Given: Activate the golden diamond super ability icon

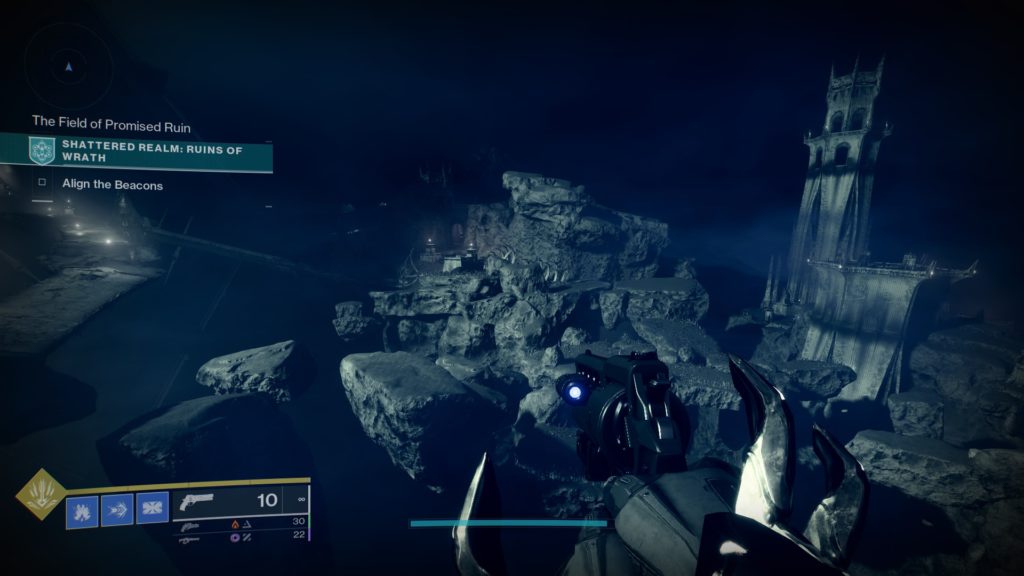Looking at the screenshot, I should pos(41,496).
